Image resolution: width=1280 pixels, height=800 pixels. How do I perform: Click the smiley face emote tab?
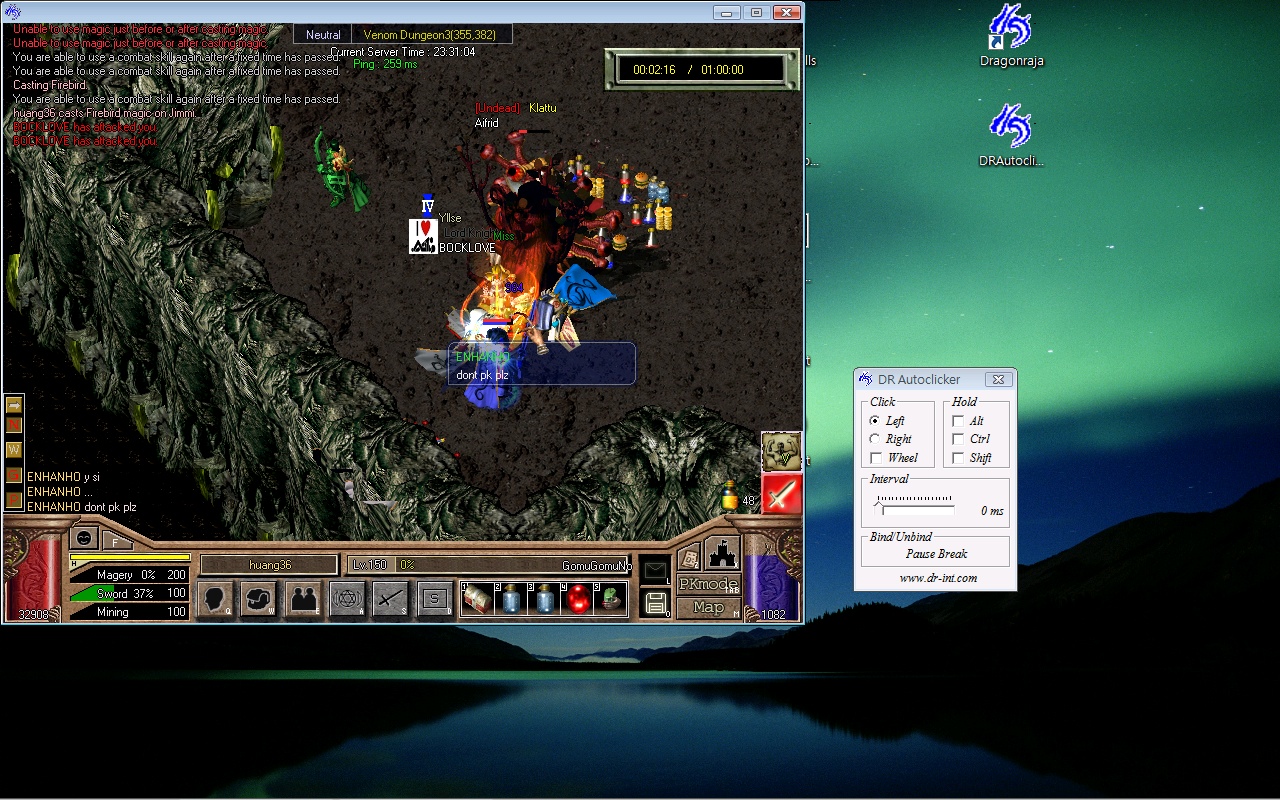tap(85, 538)
